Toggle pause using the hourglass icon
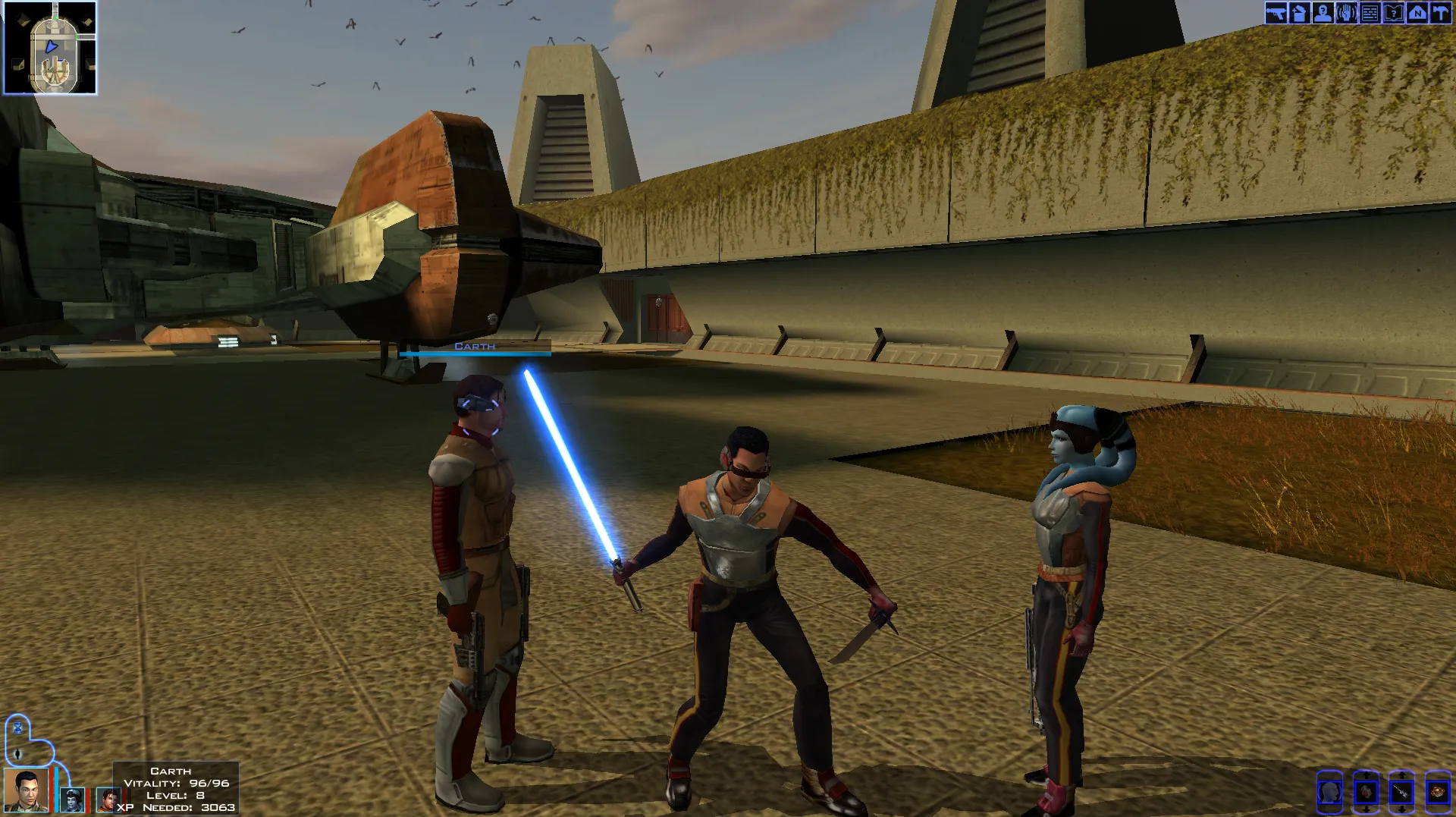1456x817 pixels. point(17,728)
